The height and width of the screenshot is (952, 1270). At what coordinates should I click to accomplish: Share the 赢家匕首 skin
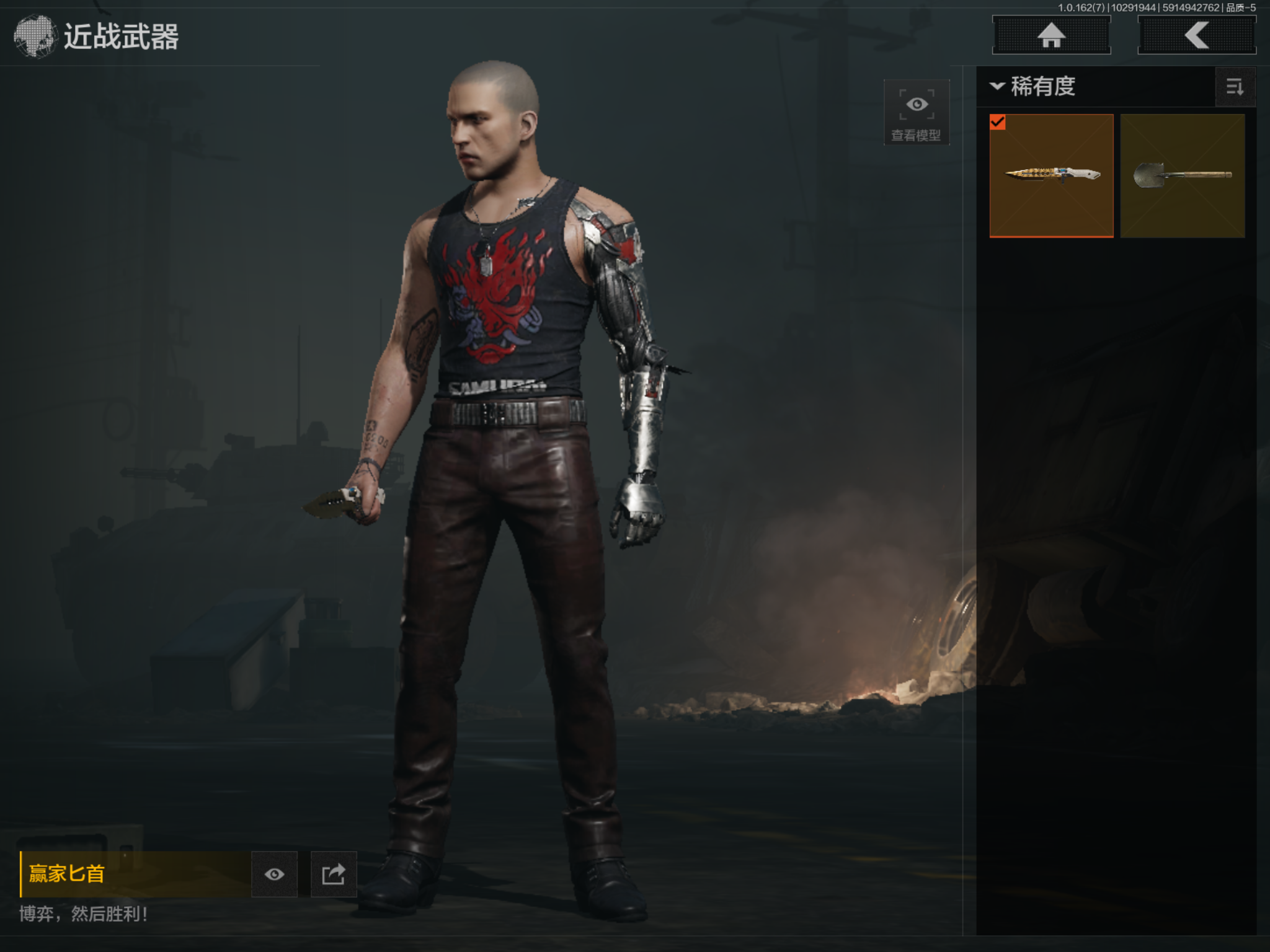pos(334,874)
